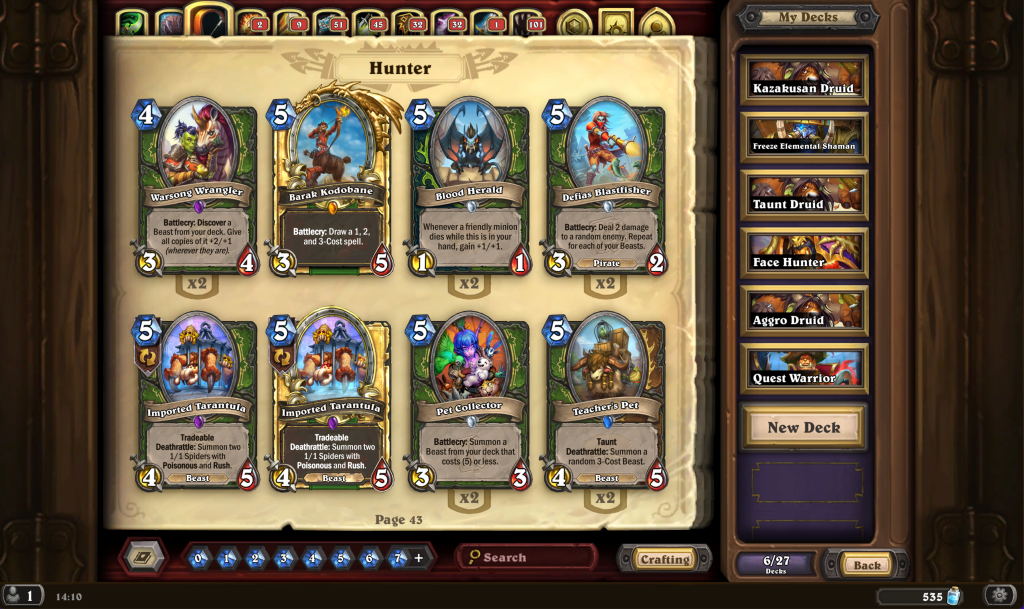The height and width of the screenshot is (609, 1024).
Task: Open the Aggro Druid deck
Action: (804, 312)
